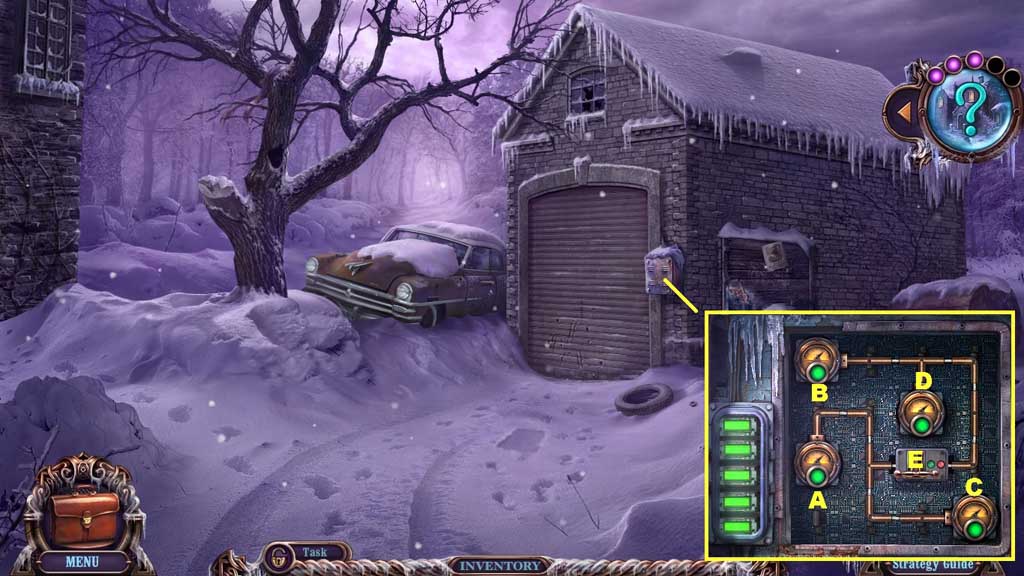Expand the Inventory bar
The width and height of the screenshot is (1024, 576).
[x=501, y=566]
